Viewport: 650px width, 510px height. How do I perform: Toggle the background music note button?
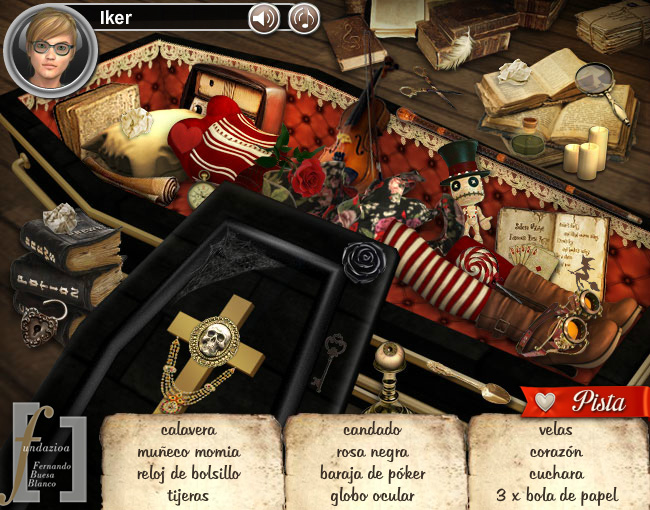(x=304, y=18)
